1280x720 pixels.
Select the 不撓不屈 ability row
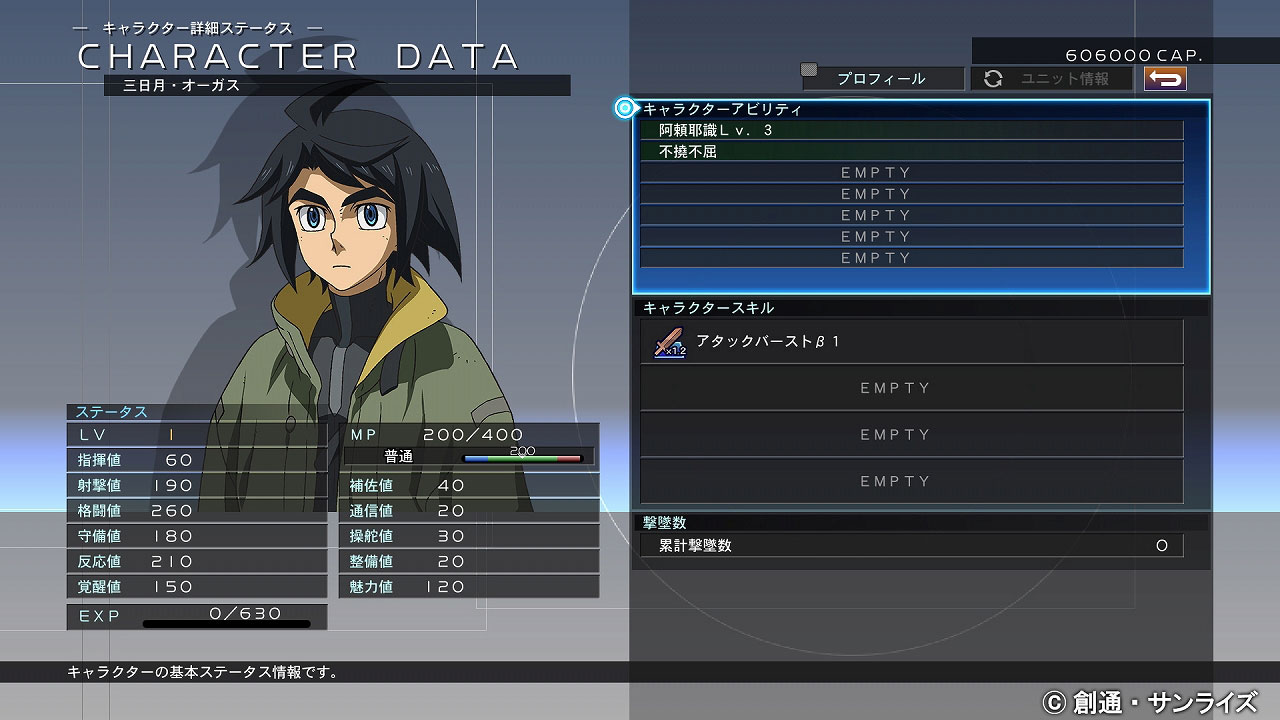911,152
